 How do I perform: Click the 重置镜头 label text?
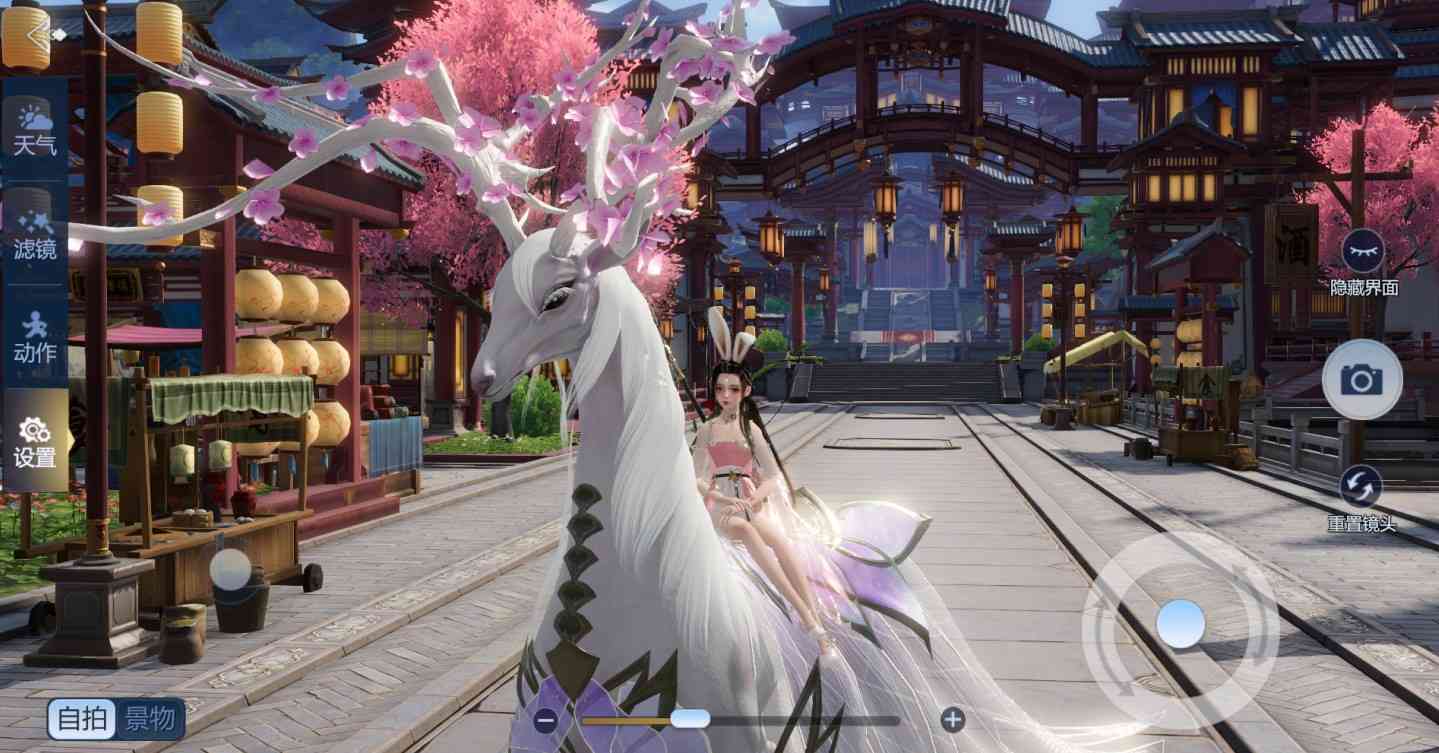click(x=1361, y=522)
